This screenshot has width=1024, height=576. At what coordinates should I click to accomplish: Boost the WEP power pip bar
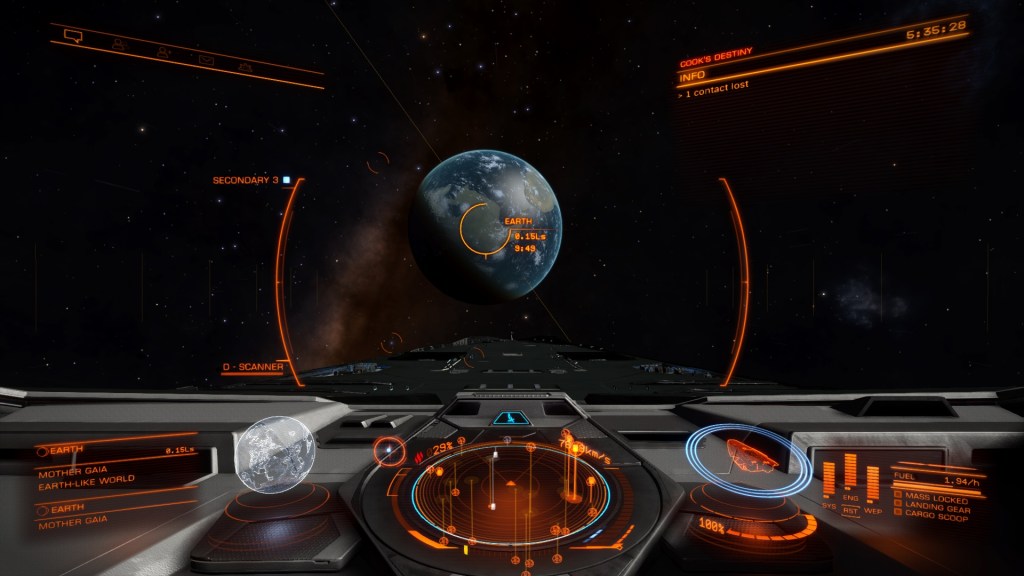coord(872,482)
